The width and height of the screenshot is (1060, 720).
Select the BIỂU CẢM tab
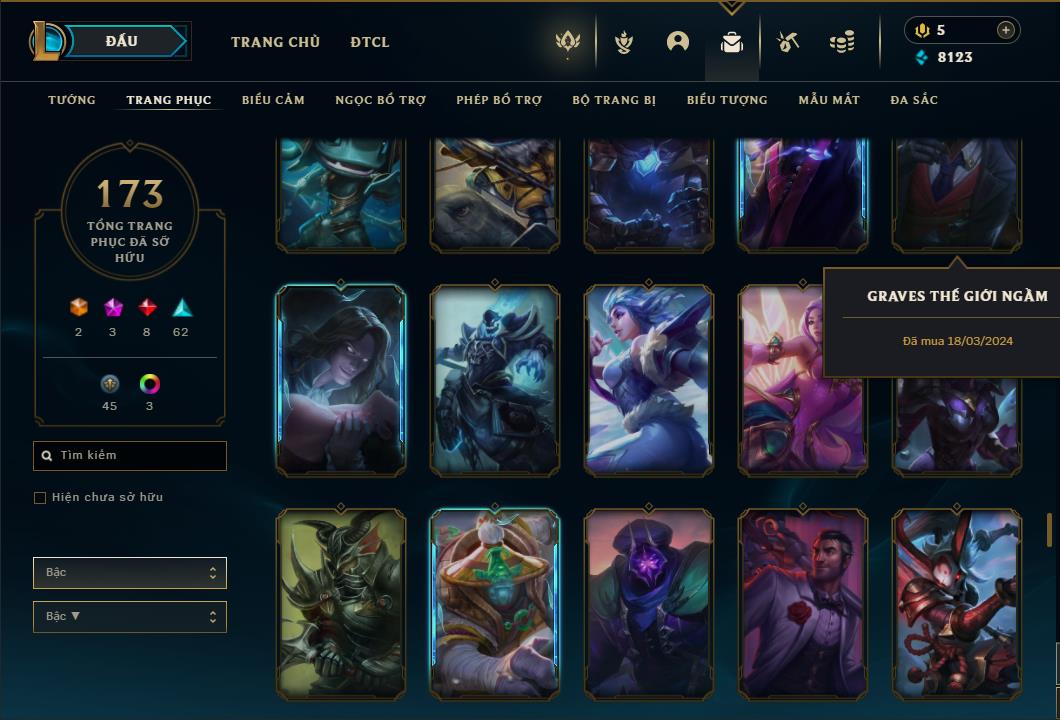[273, 100]
